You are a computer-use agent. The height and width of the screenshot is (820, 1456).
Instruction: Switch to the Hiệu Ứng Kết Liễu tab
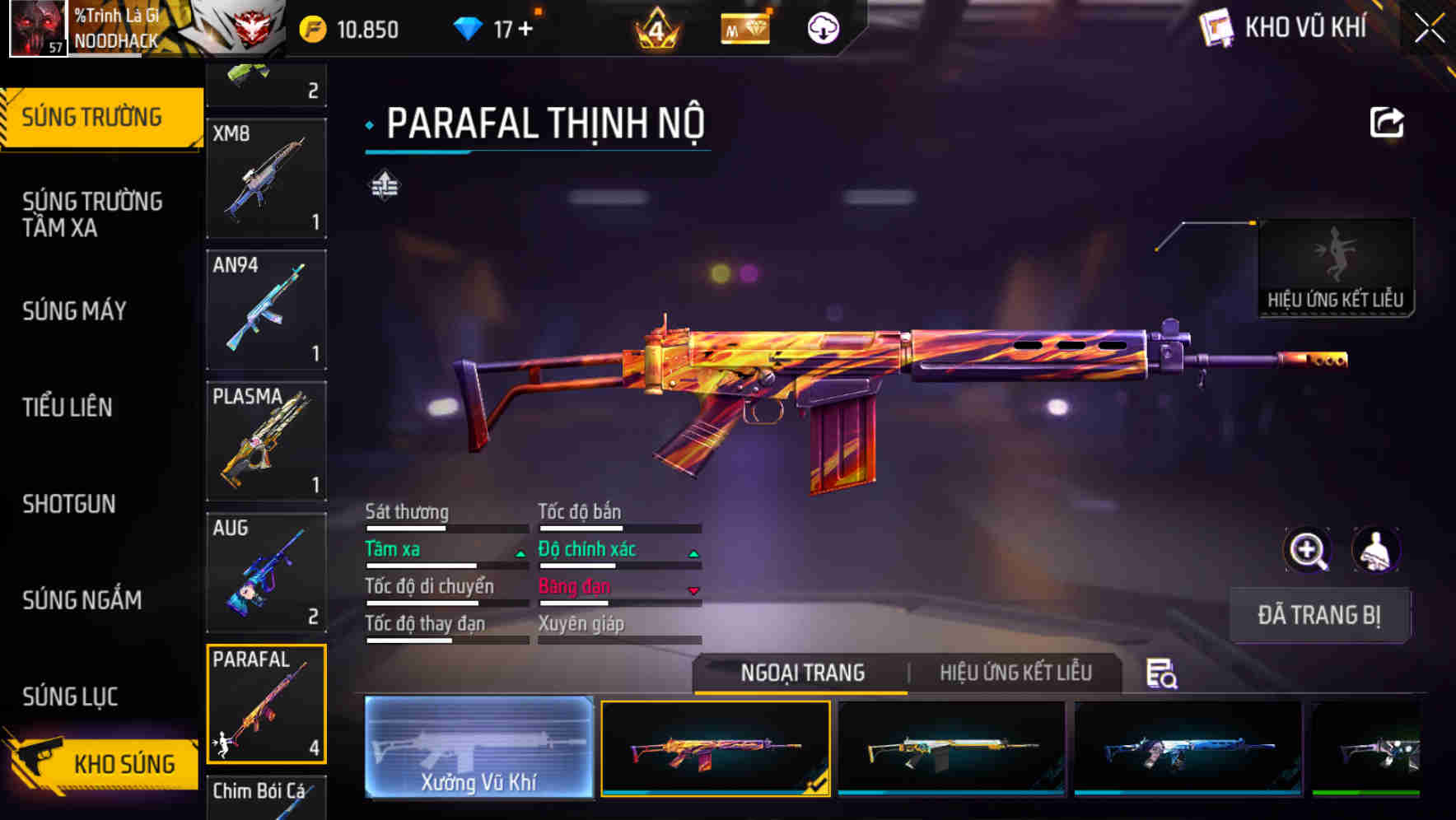[x=1015, y=673]
